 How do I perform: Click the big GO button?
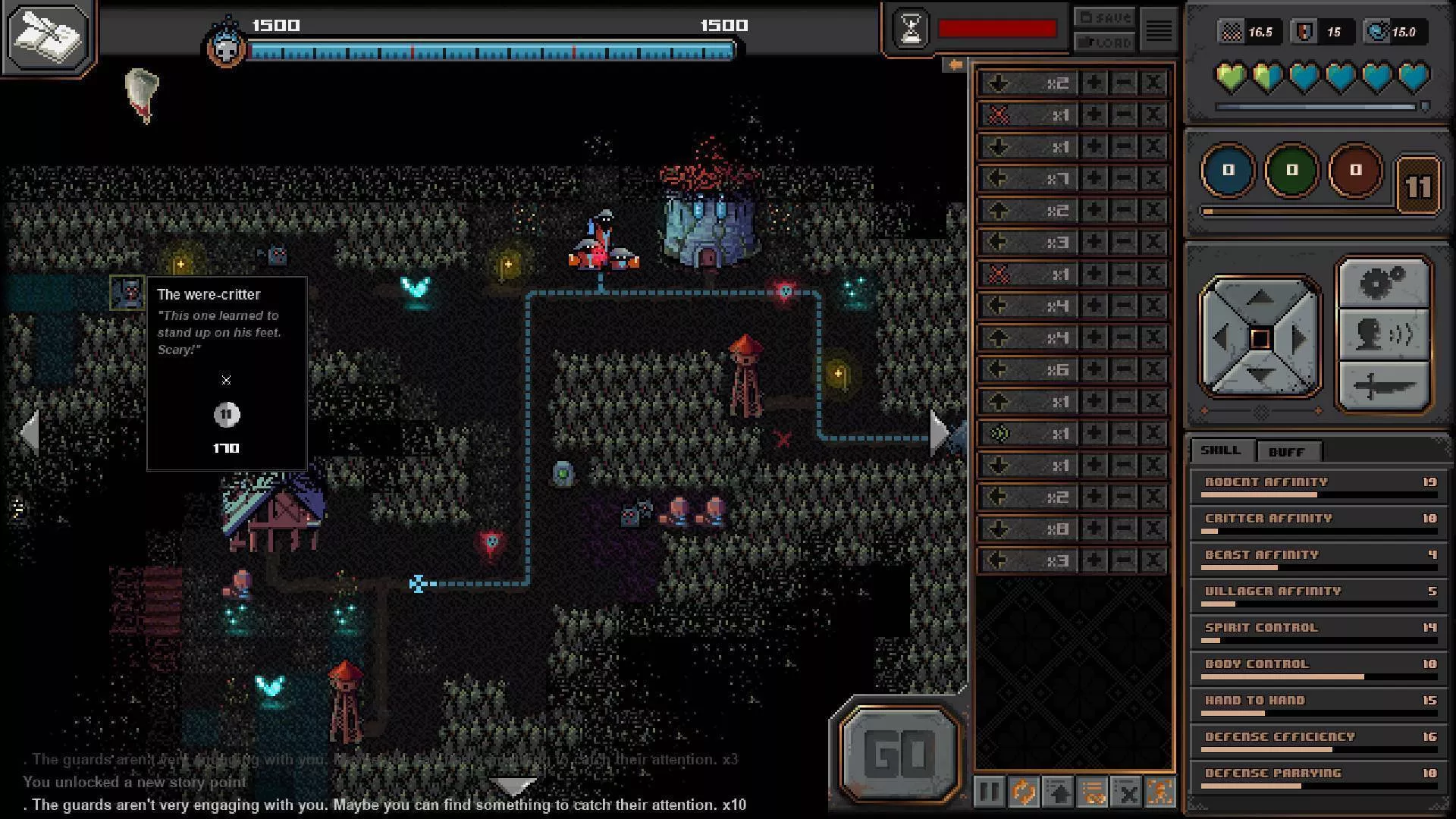[x=900, y=753]
